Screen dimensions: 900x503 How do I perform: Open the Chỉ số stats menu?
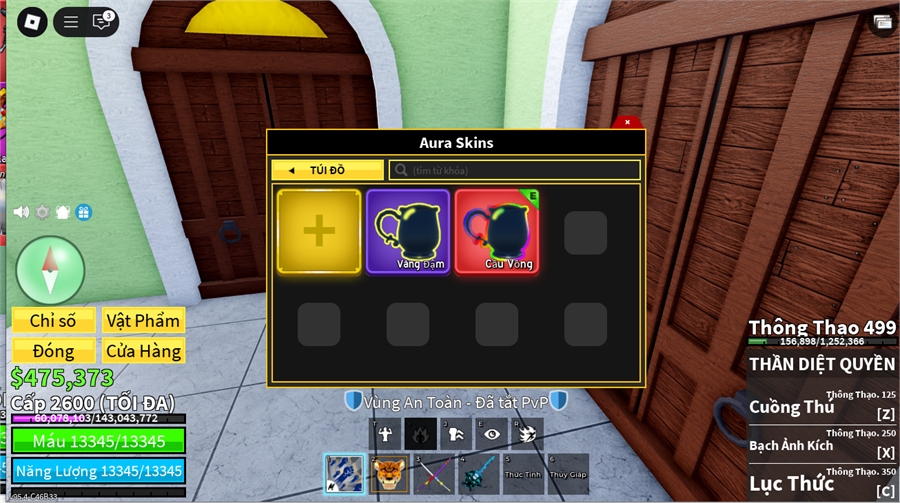click(x=53, y=320)
